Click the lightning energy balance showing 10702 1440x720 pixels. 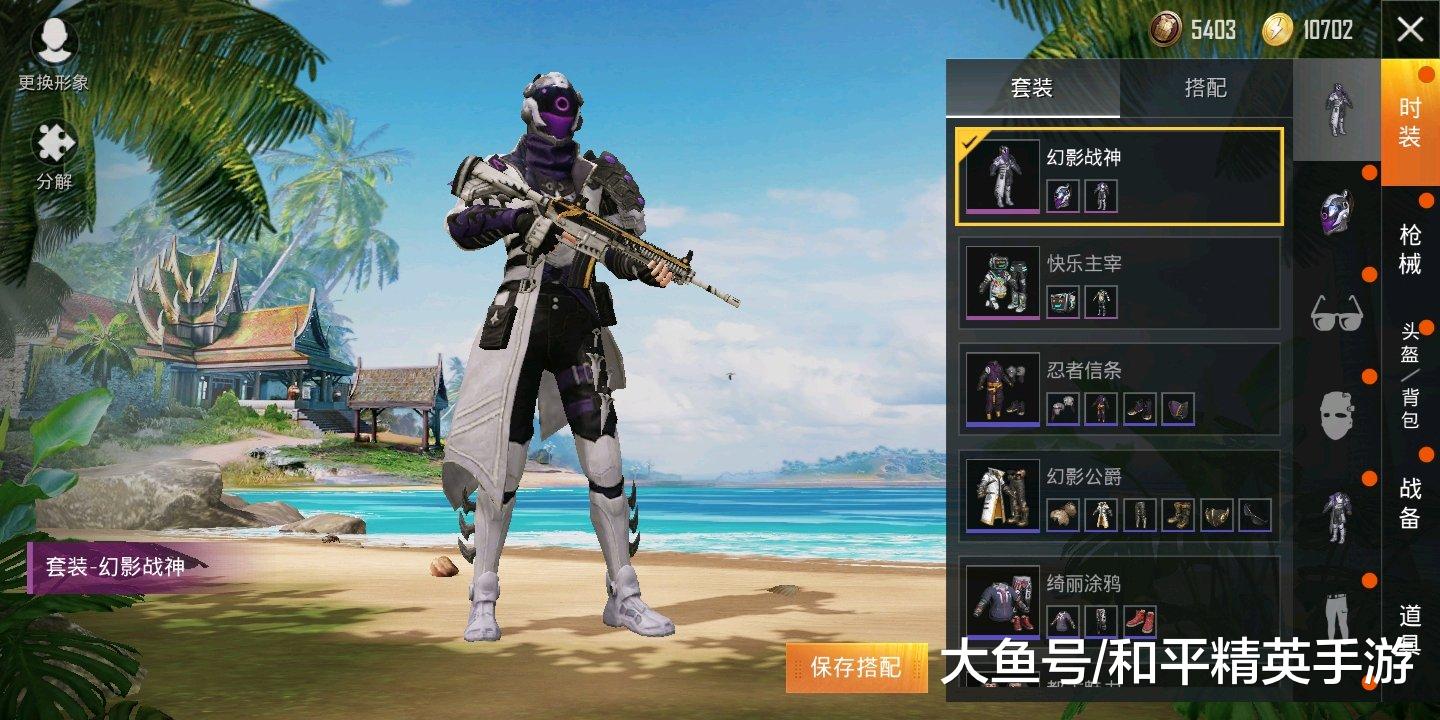point(1310,30)
